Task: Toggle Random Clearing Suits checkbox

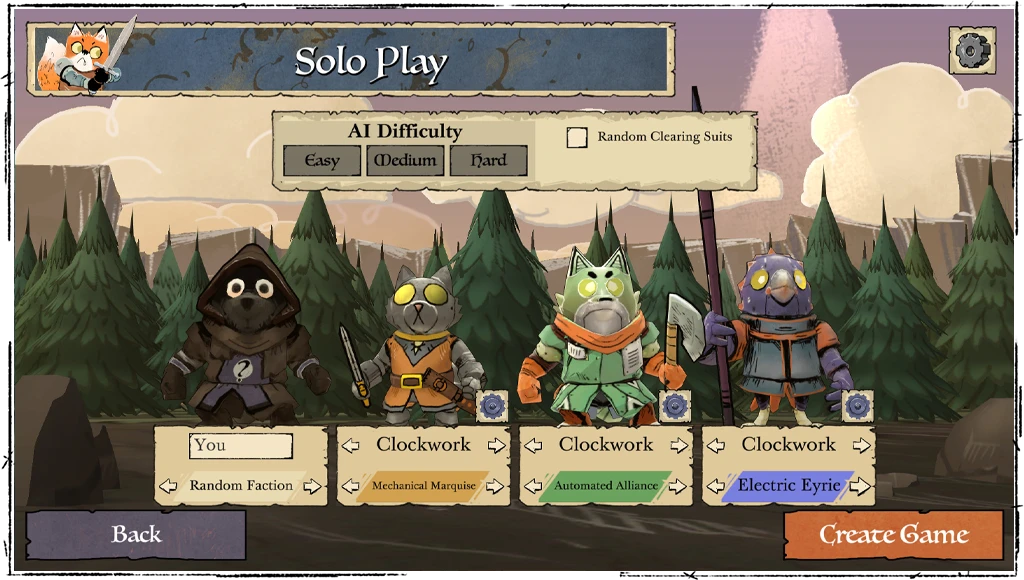Action: tap(577, 138)
